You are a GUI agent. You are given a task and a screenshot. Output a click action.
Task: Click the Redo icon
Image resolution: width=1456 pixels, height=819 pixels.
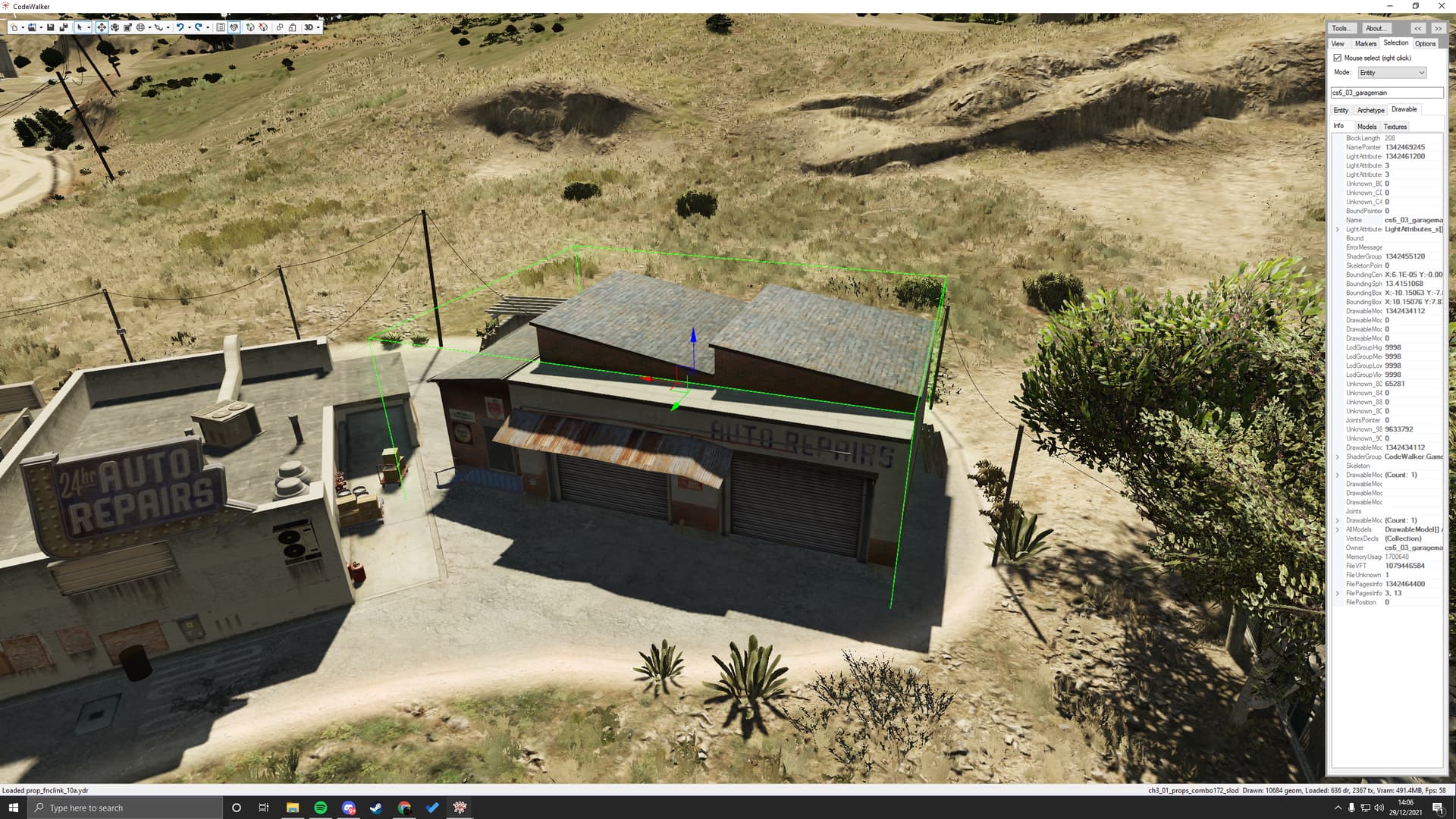coord(199,27)
